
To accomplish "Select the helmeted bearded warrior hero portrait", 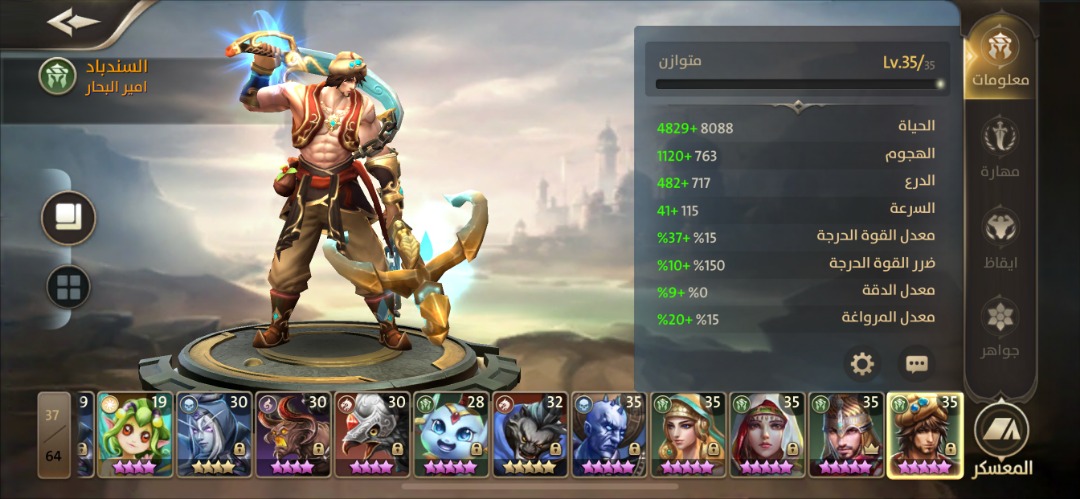I will pyautogui.click(x=845, y=434).
